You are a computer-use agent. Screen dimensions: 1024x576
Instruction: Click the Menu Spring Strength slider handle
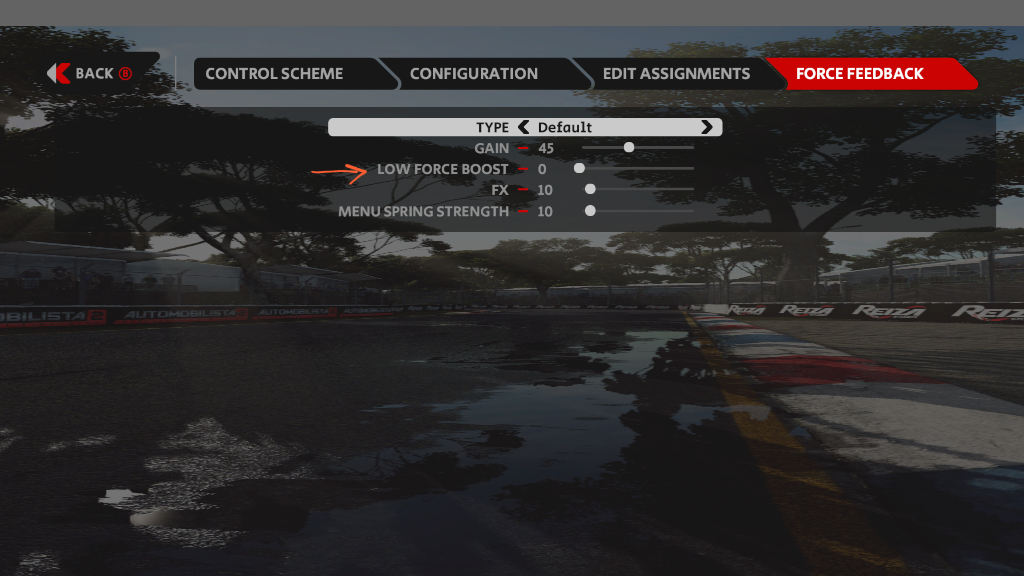(x=590, y=211)
